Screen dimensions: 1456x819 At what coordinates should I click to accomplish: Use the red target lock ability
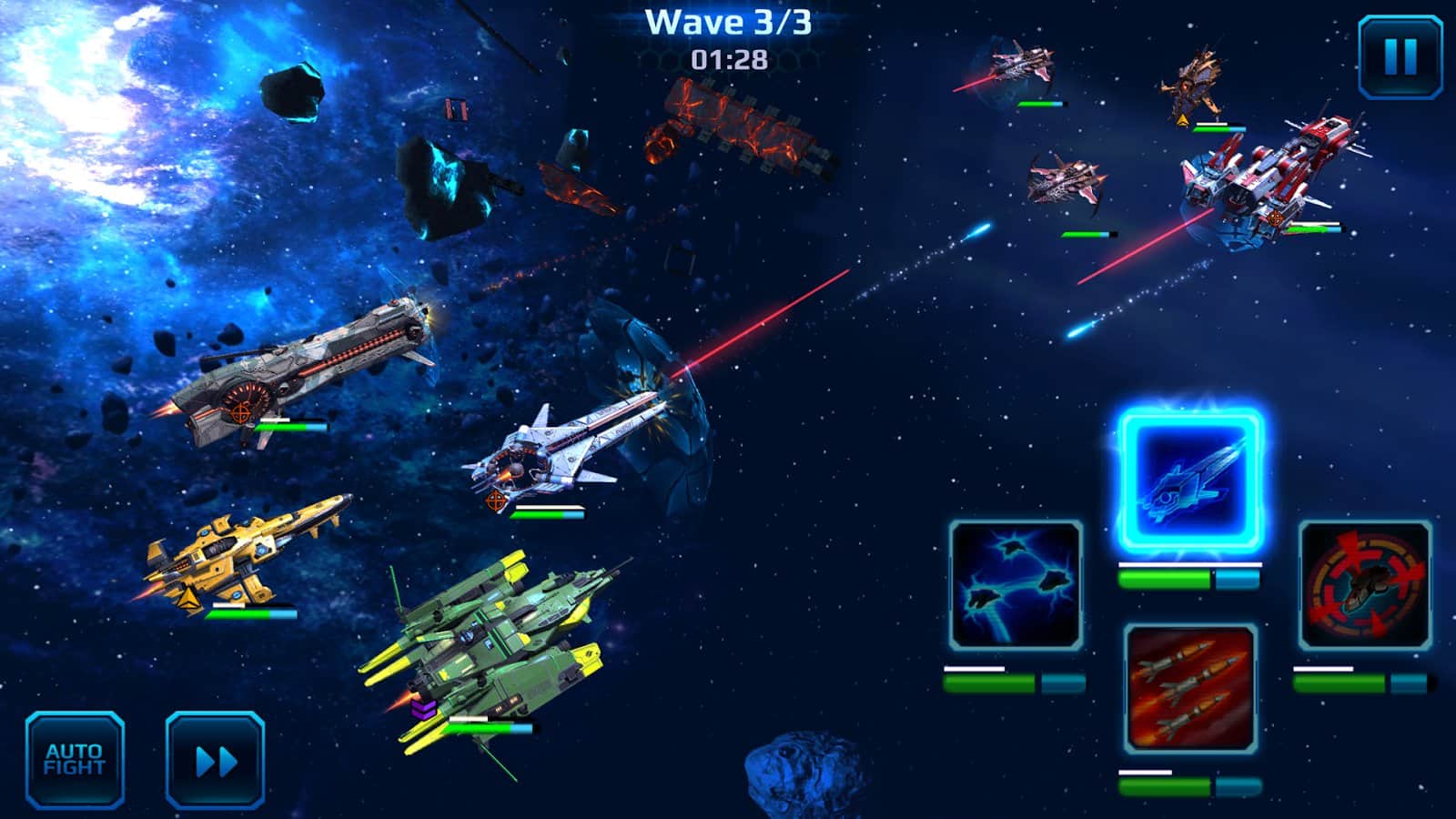point(1364,585)
